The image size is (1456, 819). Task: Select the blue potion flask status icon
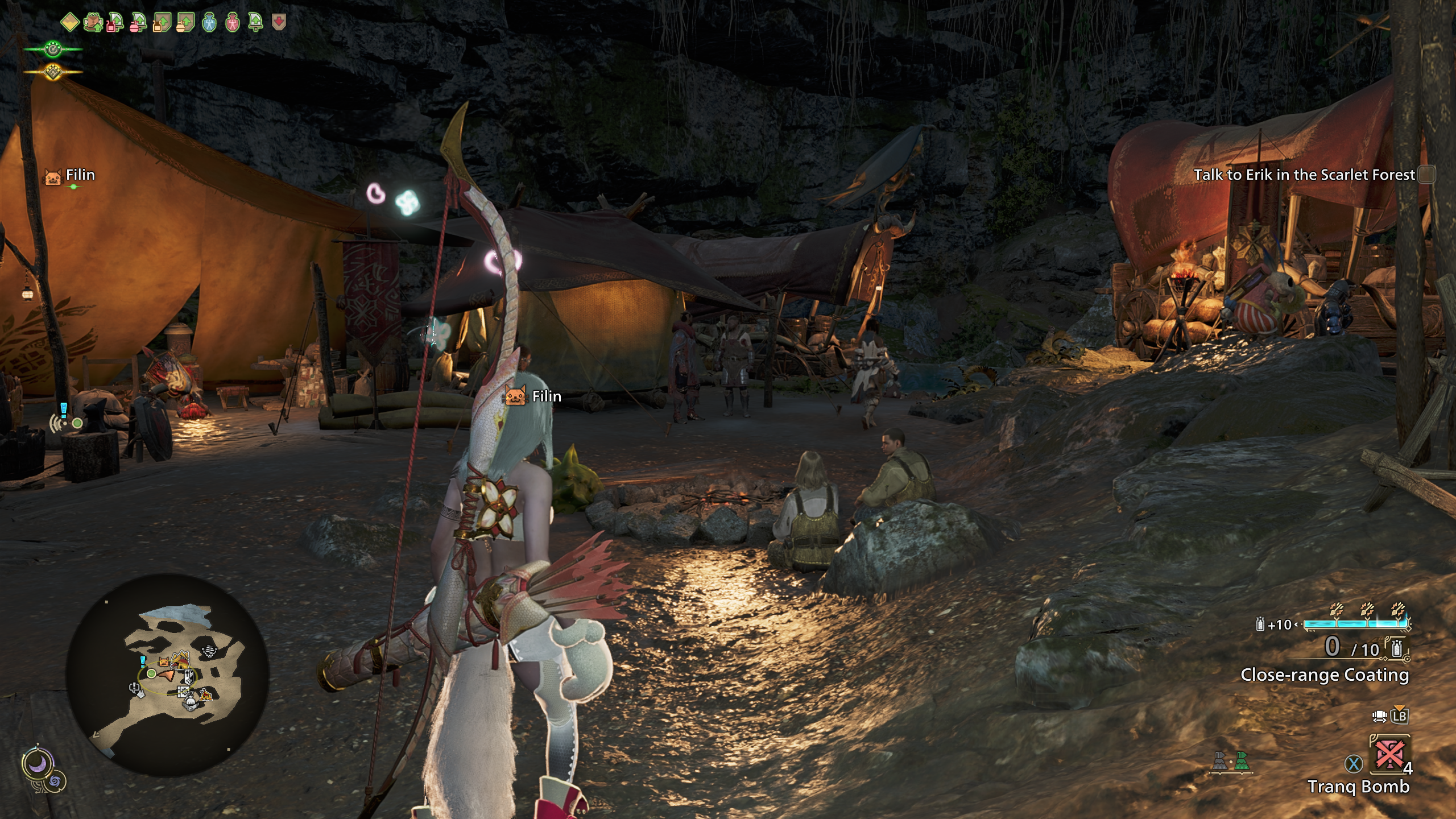pos(209,23)
